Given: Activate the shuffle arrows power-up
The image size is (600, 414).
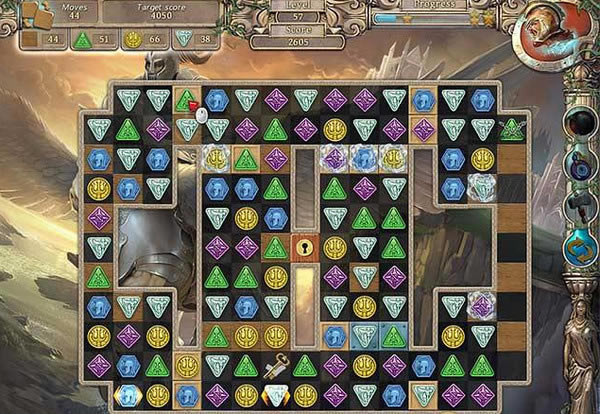Looking at the screenshot, I should [580, 245].
